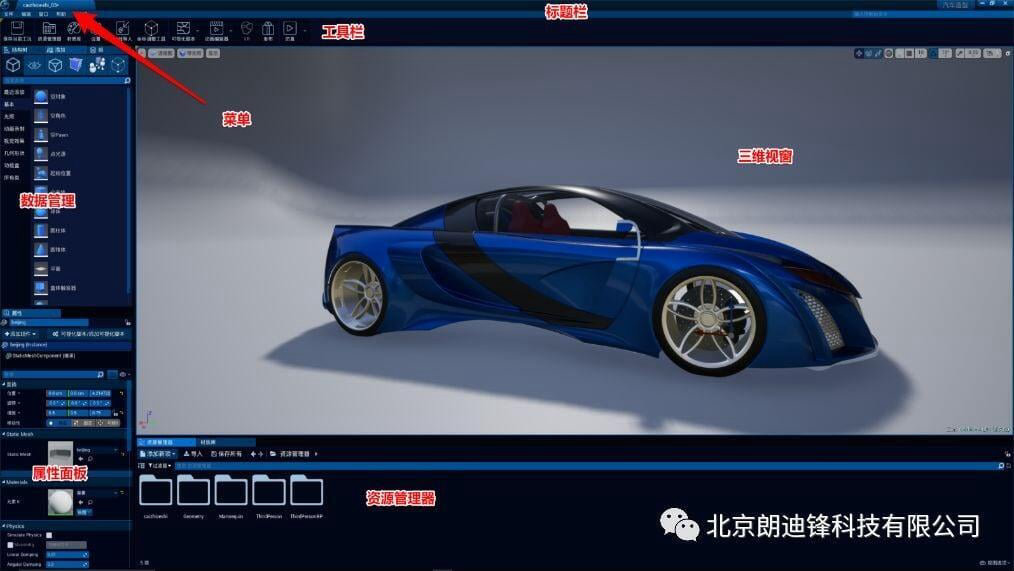Screen dimensions: 1014x571
Task: Switch to the 资源管理器 (asset browser) tab
Action: [160, 442]
